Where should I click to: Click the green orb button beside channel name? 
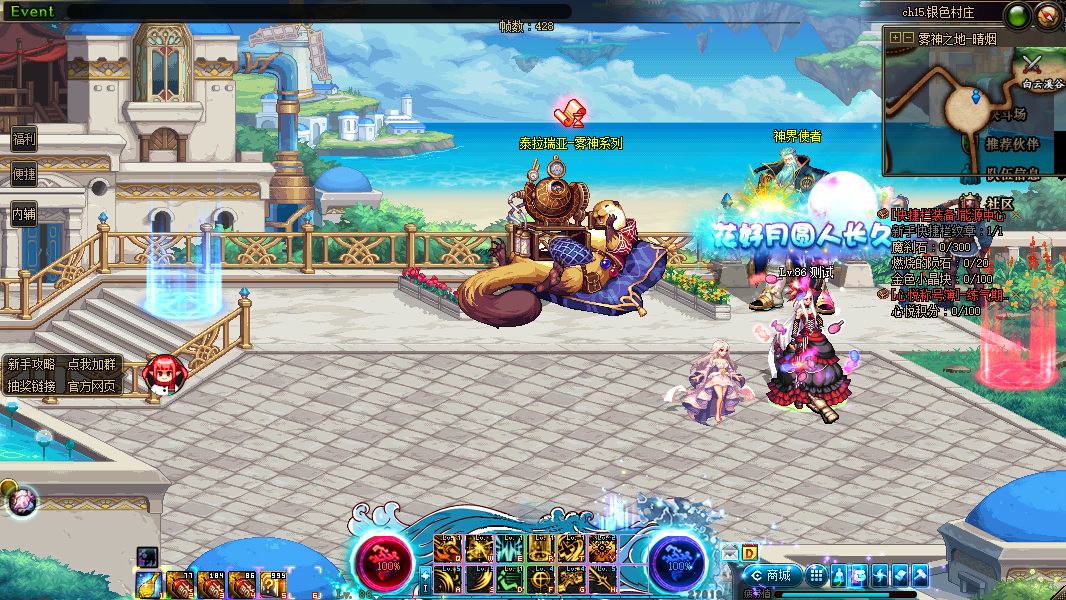pyautogui.click(x=1018, y=15)
